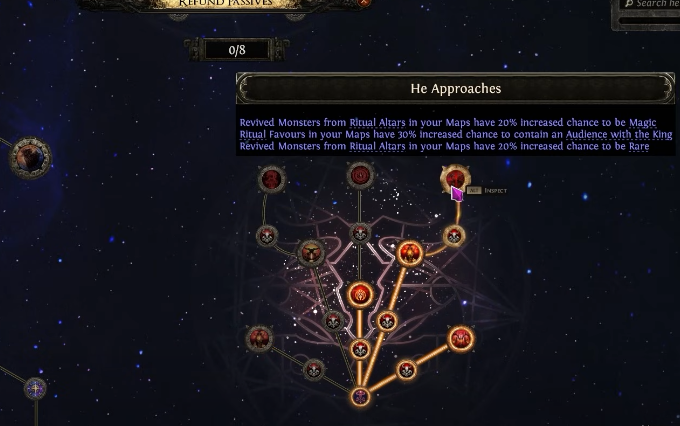The width and height of the screenshot is (680, 426).
Task: Click the Refund Passives button
Action: point(223,4)
